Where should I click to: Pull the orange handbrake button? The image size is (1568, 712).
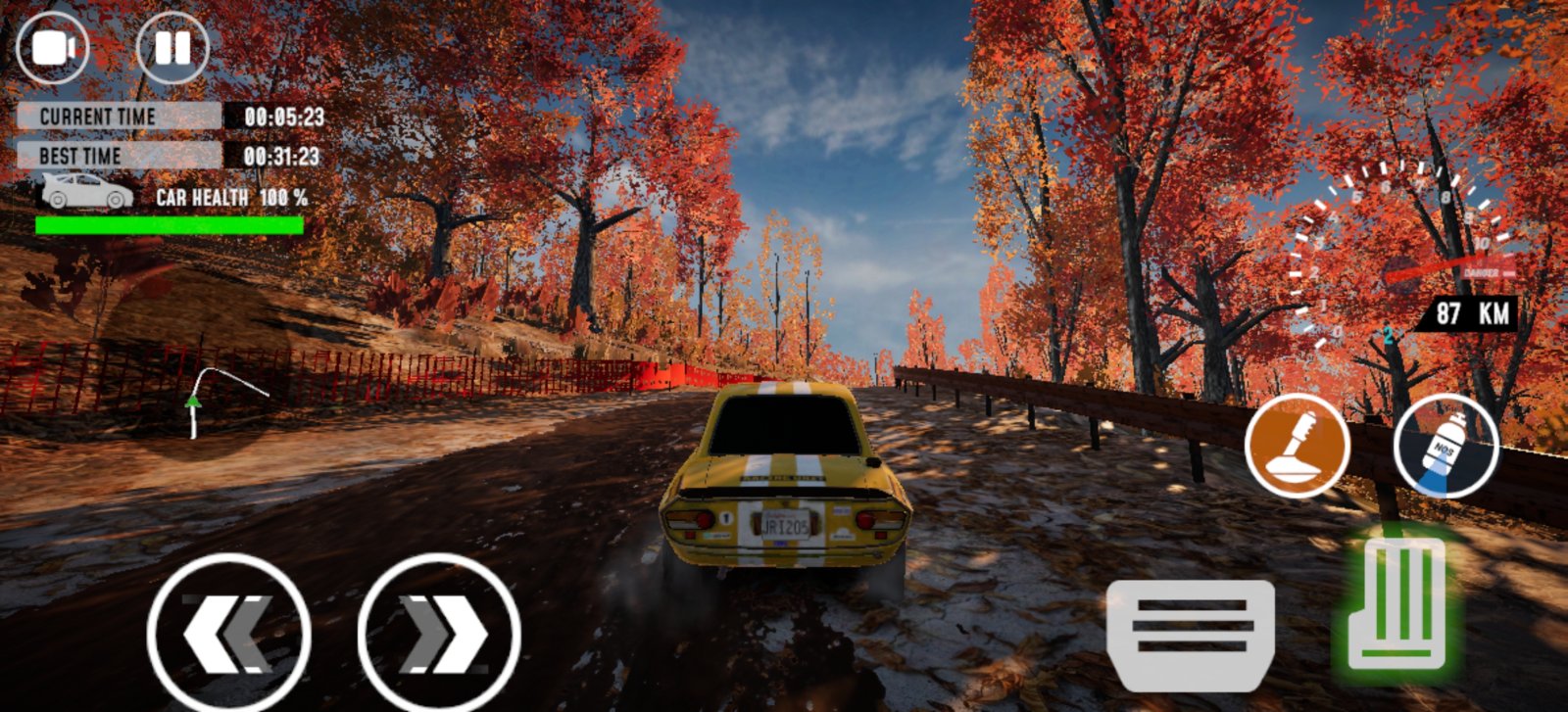(x=1298, y=446)
